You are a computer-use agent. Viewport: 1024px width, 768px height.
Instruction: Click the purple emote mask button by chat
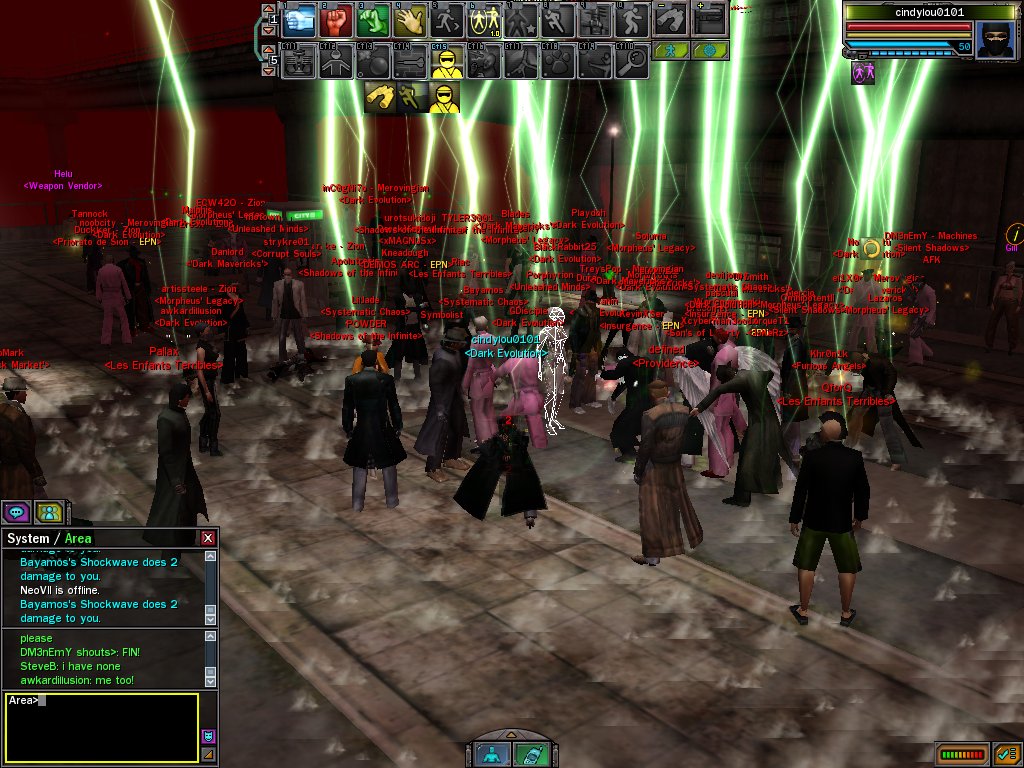(208, 737)
